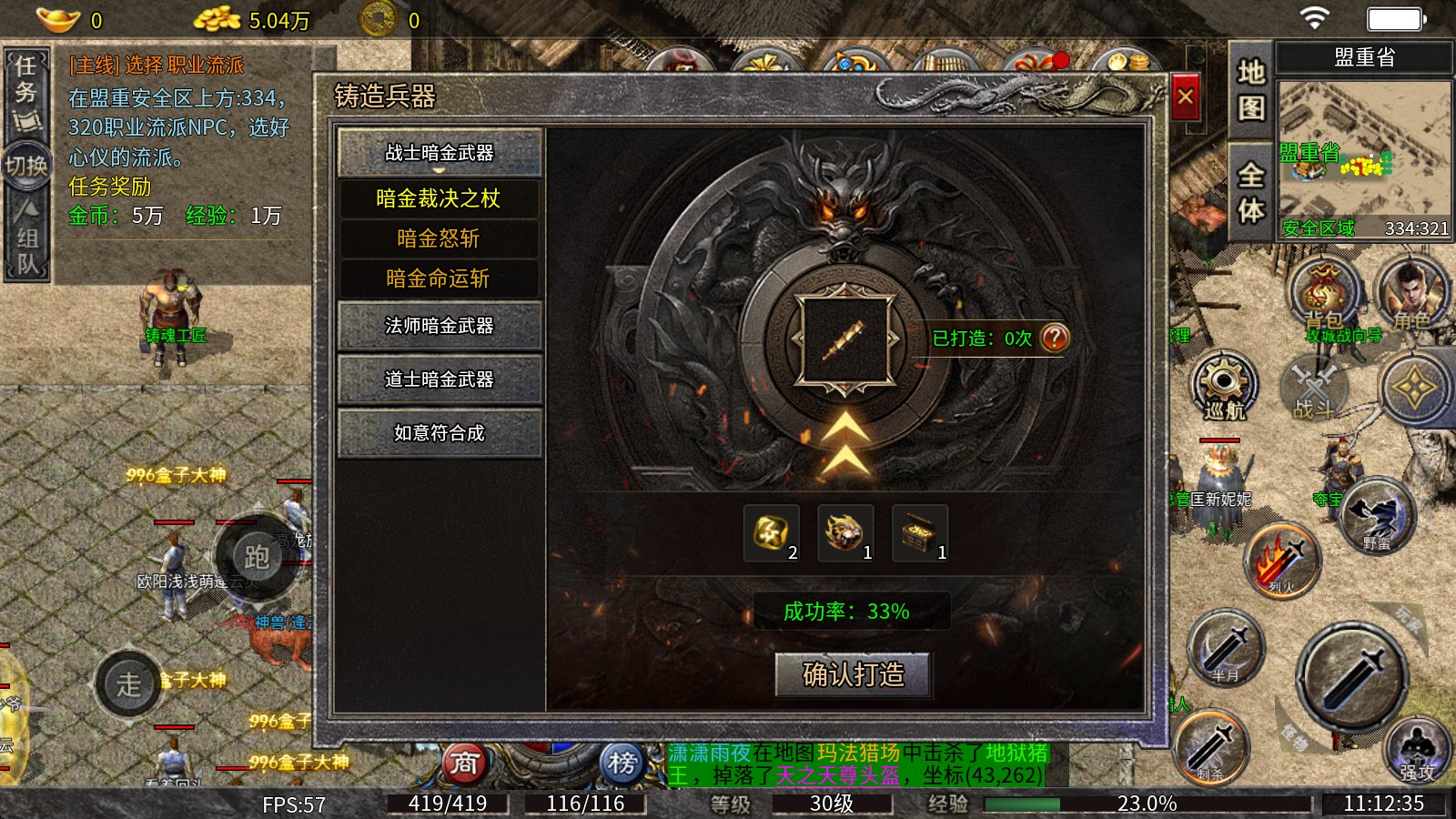Choose the 暗金怒斩 weapon recipe
Viewport: 1456px width, 819px height.
439,238
